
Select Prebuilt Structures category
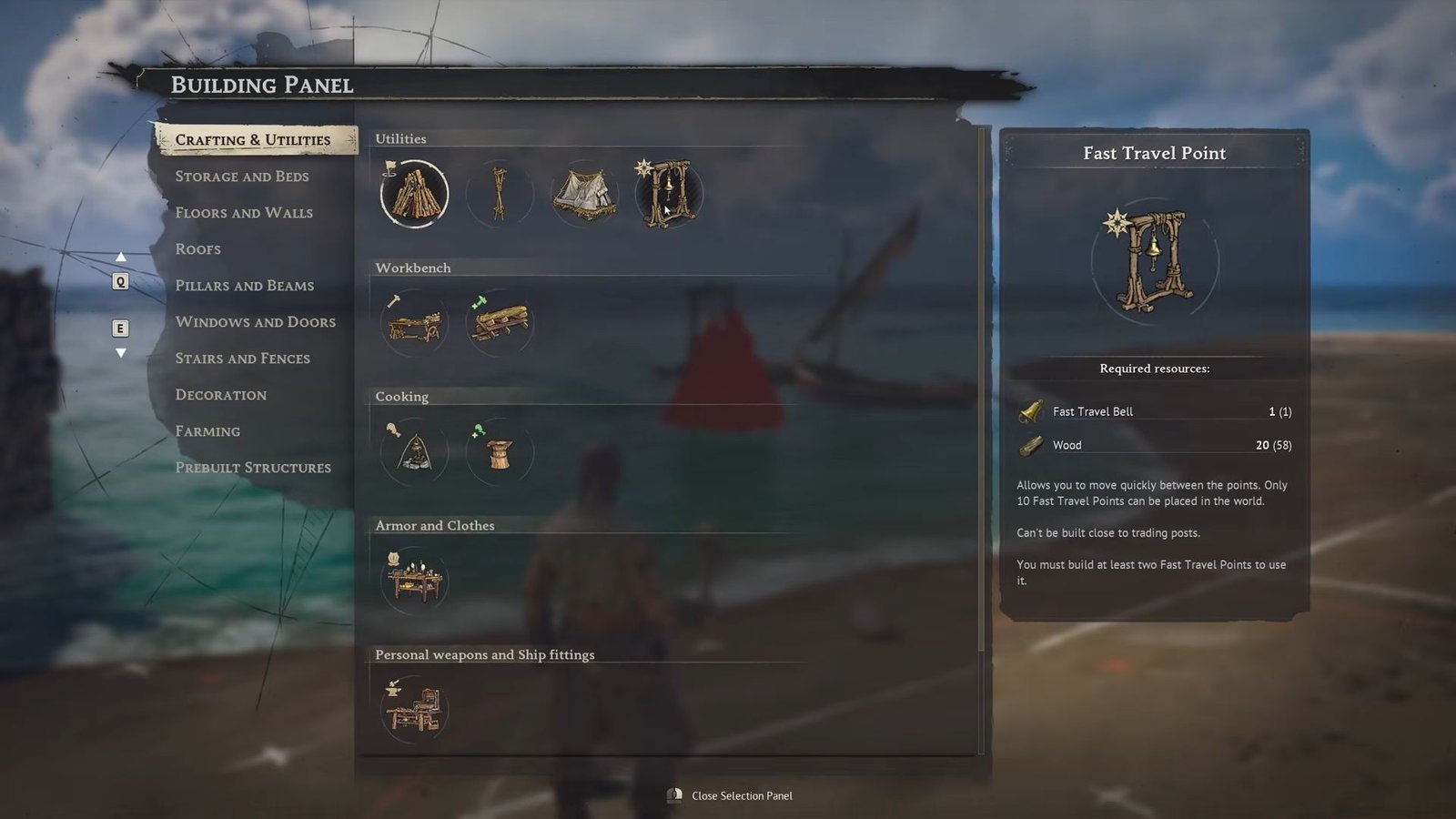click(x=253, y=468)
